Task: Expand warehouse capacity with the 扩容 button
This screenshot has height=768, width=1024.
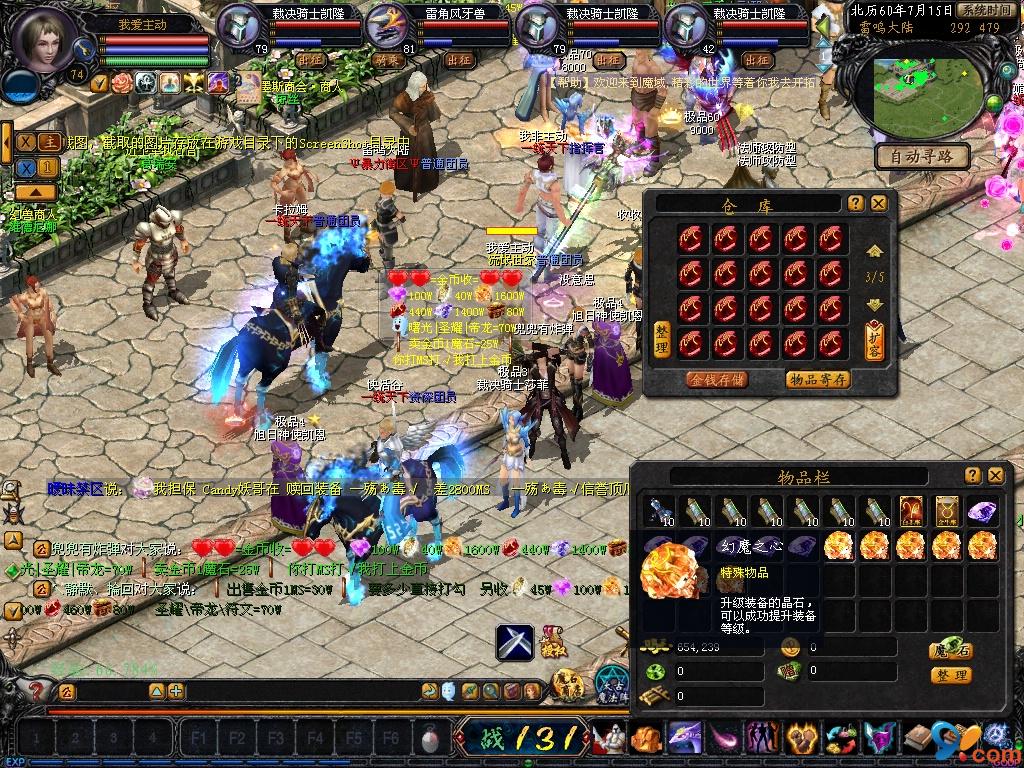Action: pyautogui.click(x=874, y=340)
